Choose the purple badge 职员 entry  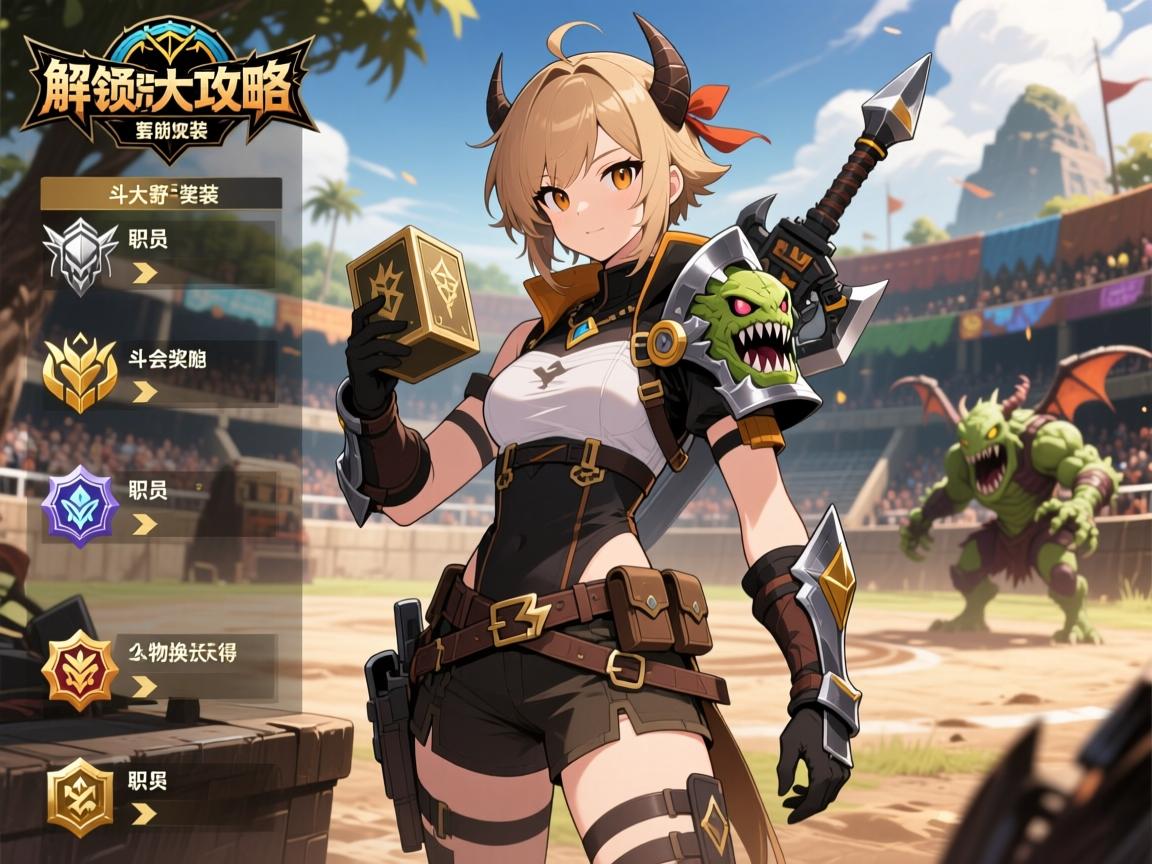coord(160,506)
